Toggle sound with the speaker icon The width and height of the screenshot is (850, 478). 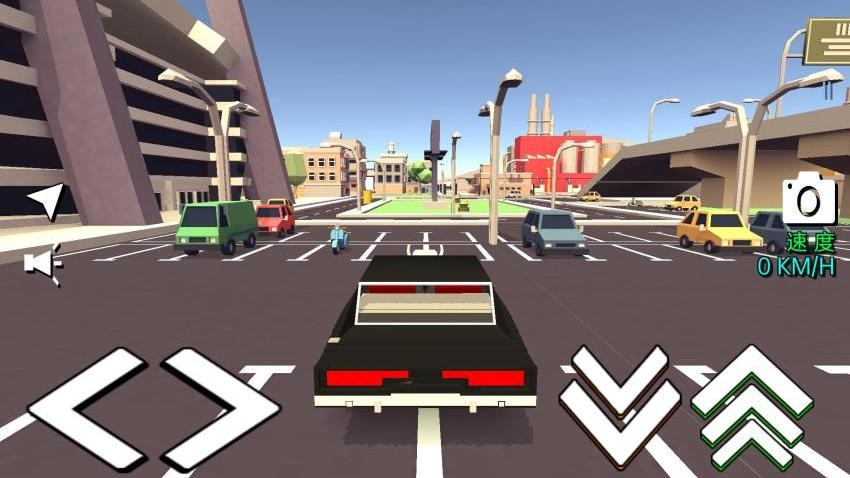(x=43, y=263)
